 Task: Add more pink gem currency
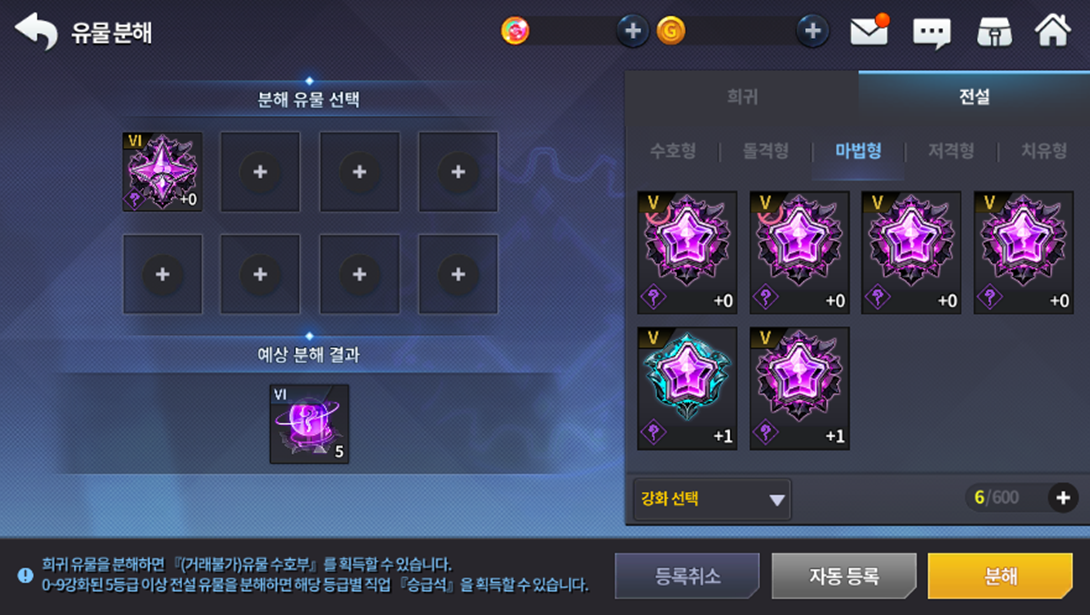[632, 31]
